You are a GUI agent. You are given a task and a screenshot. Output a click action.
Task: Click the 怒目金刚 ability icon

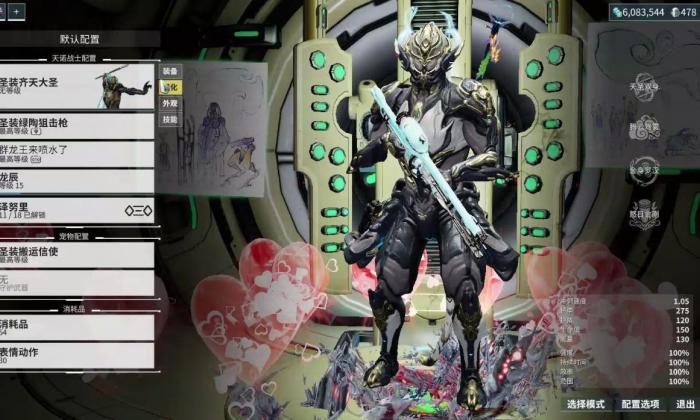(644, 210)
